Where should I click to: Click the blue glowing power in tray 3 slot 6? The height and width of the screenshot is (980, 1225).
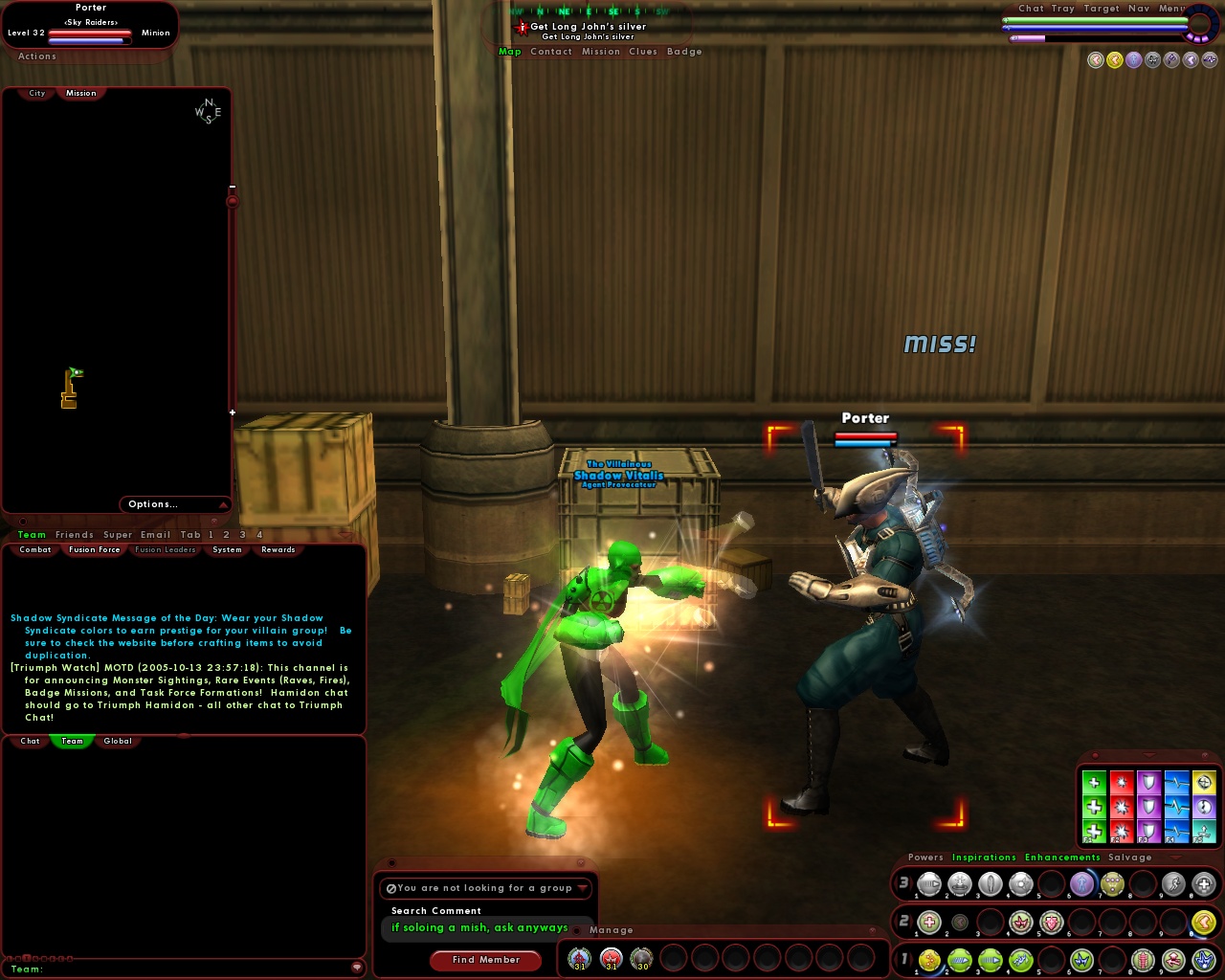1082,883
